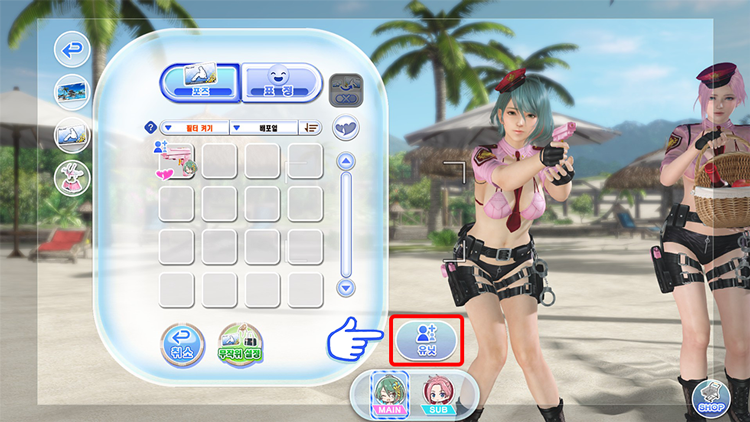Open the 유닛 (Unit) button

(426, 341)
